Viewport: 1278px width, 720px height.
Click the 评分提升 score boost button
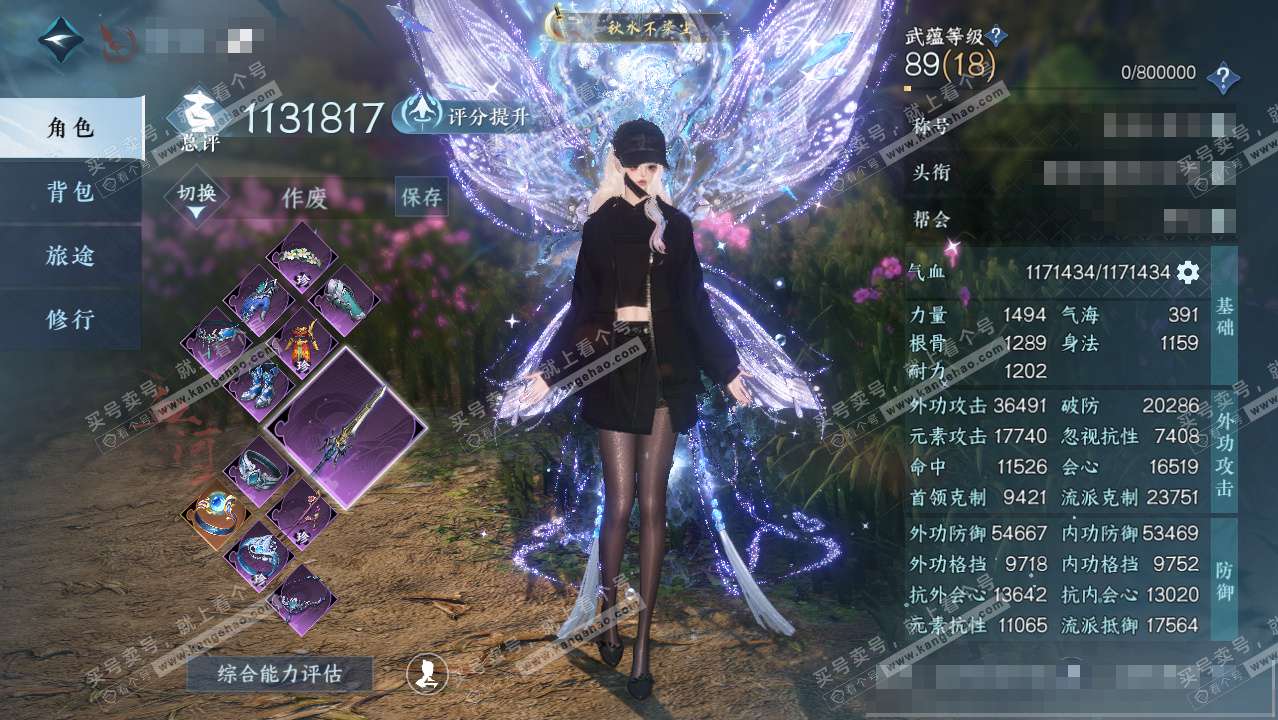coord(461,117)
